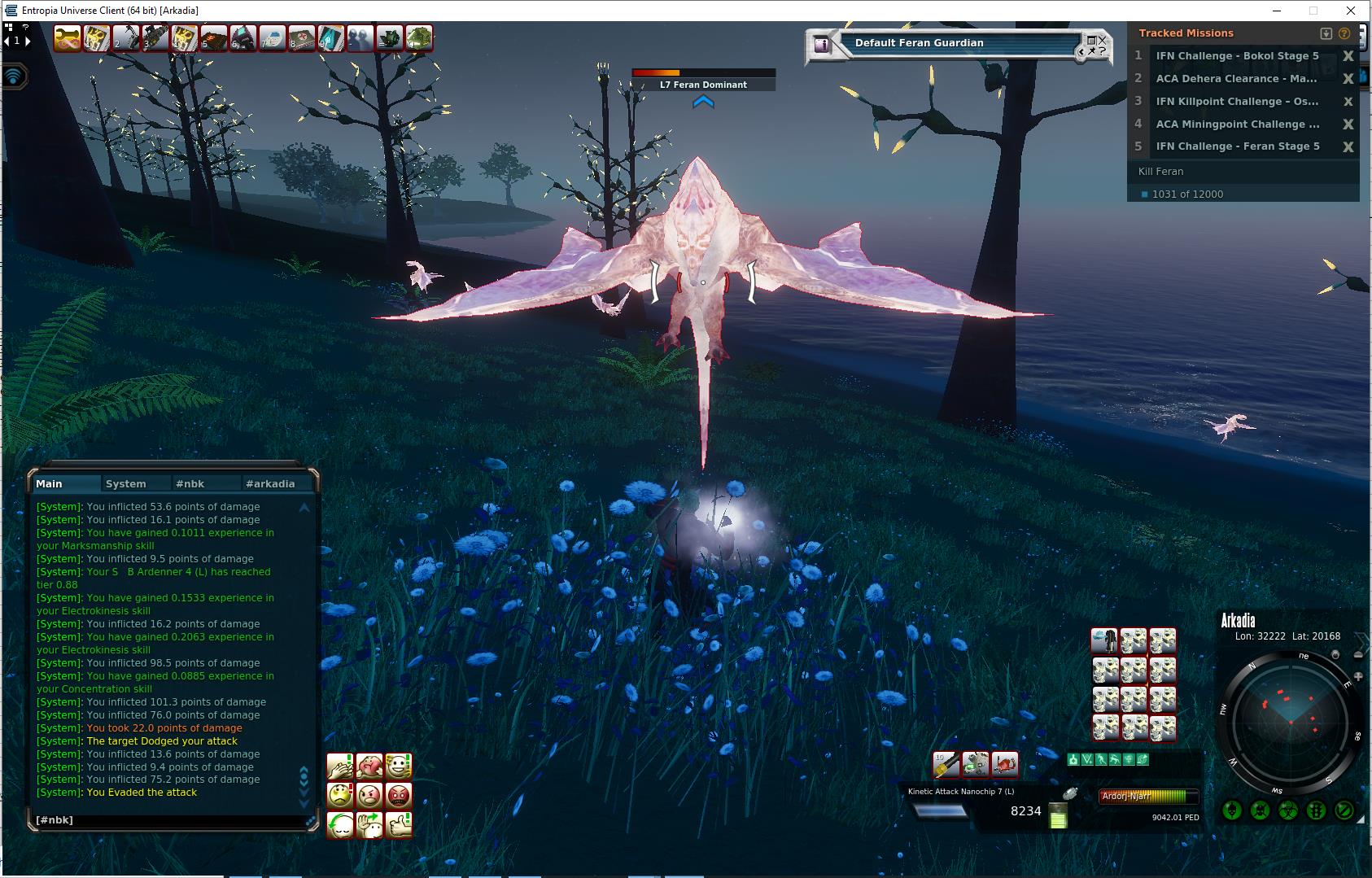Switch to next hotbar page arrow
1372x878 pixels.
tap(28, 41)
